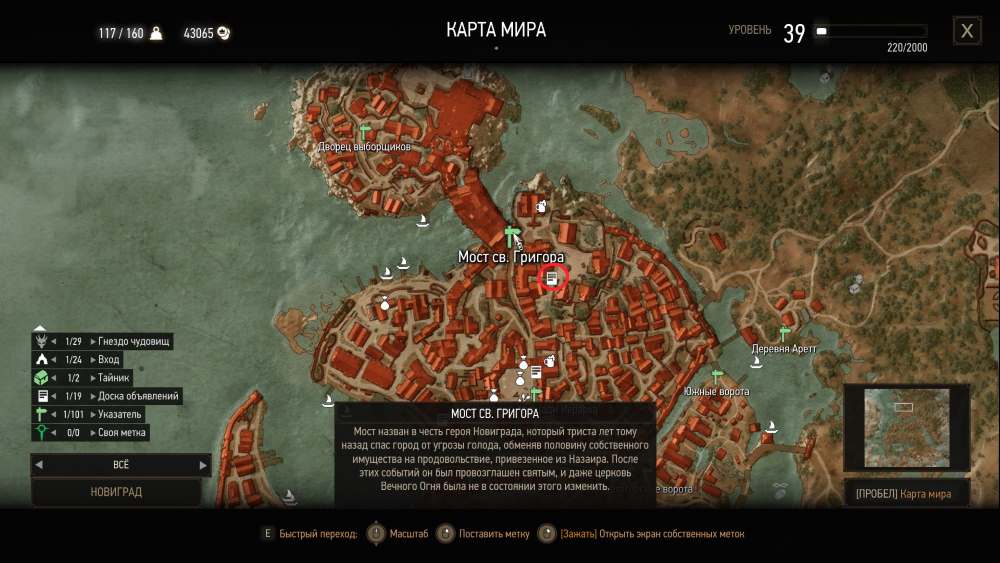Collapse the legend with the up arrow
Screen dimensions: 1000x563
pos(40,327)
